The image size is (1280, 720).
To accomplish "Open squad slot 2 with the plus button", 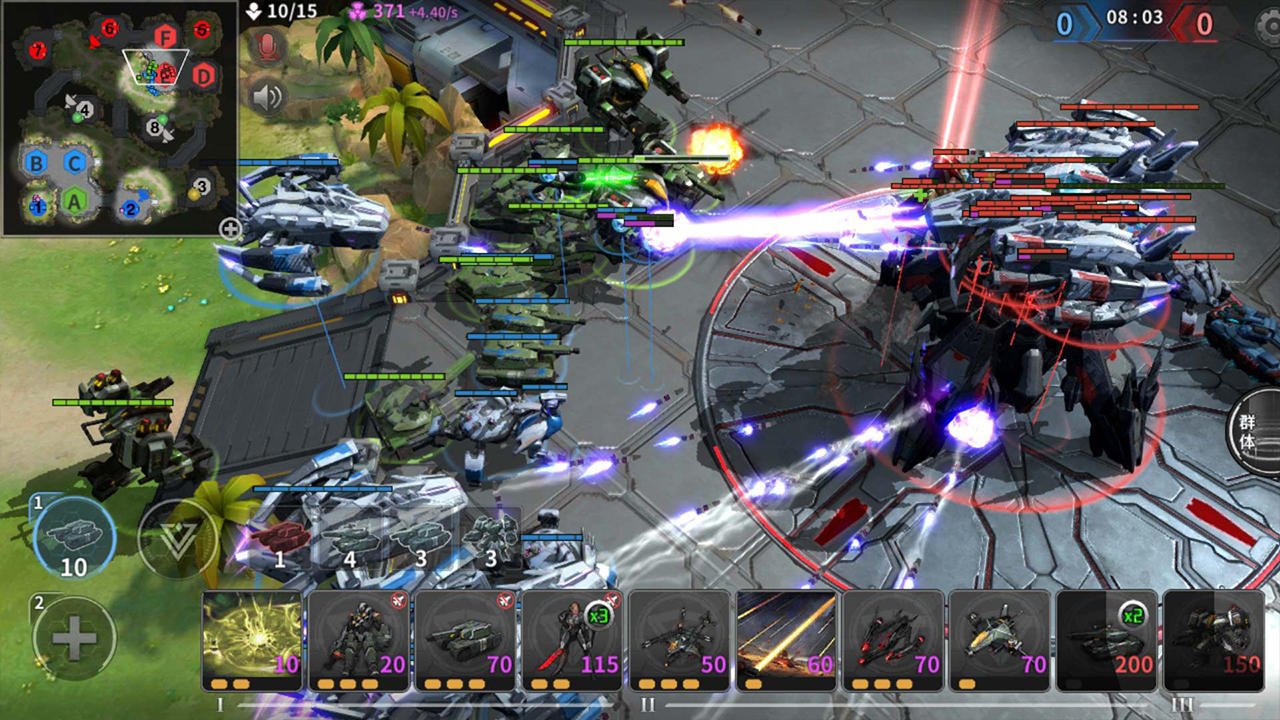I will [72, 636].
